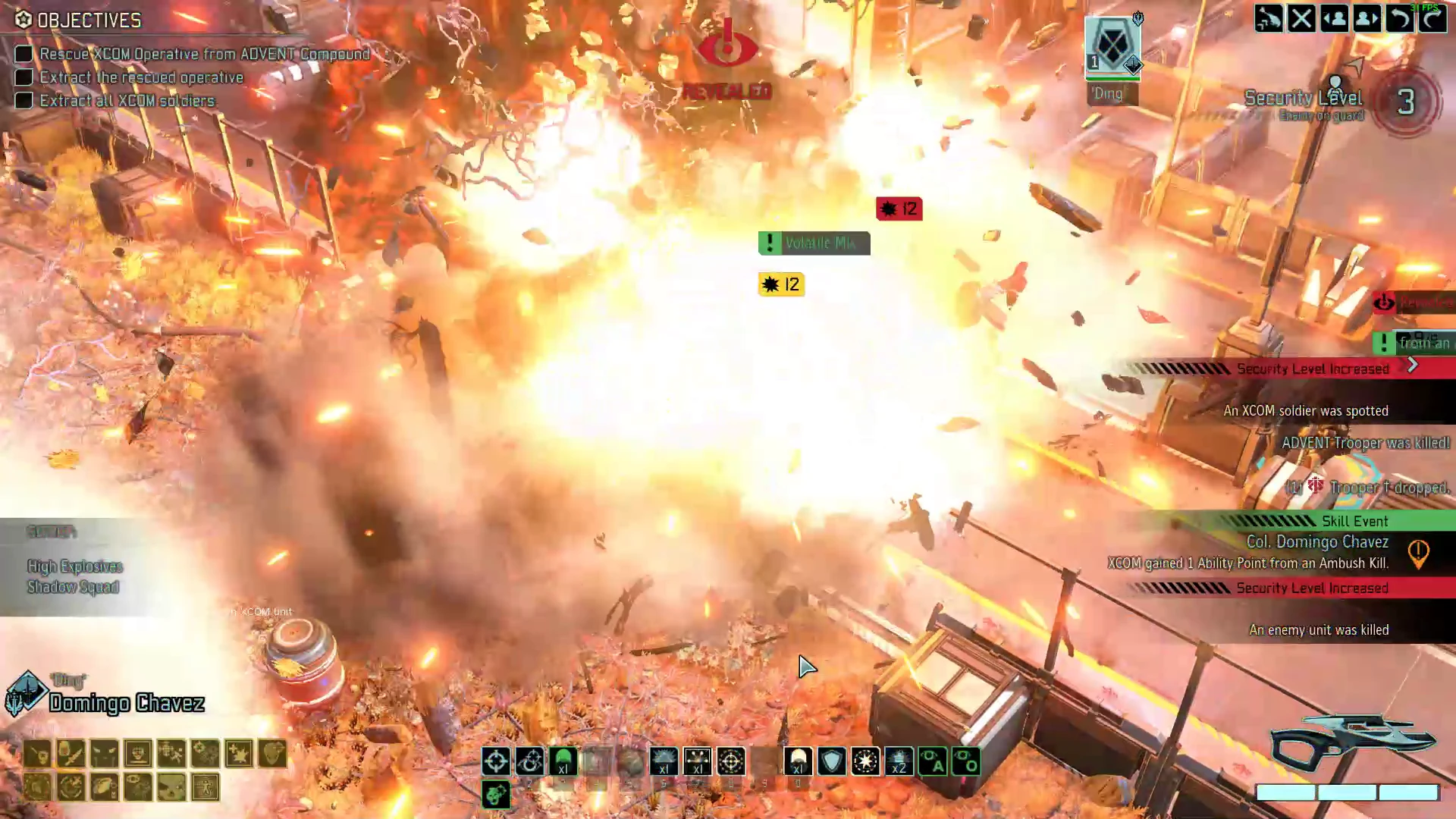This screenshot has width=1456, height=819.
Task: Select the standard shot targeting ability
Action: click(x=496, y=762)
